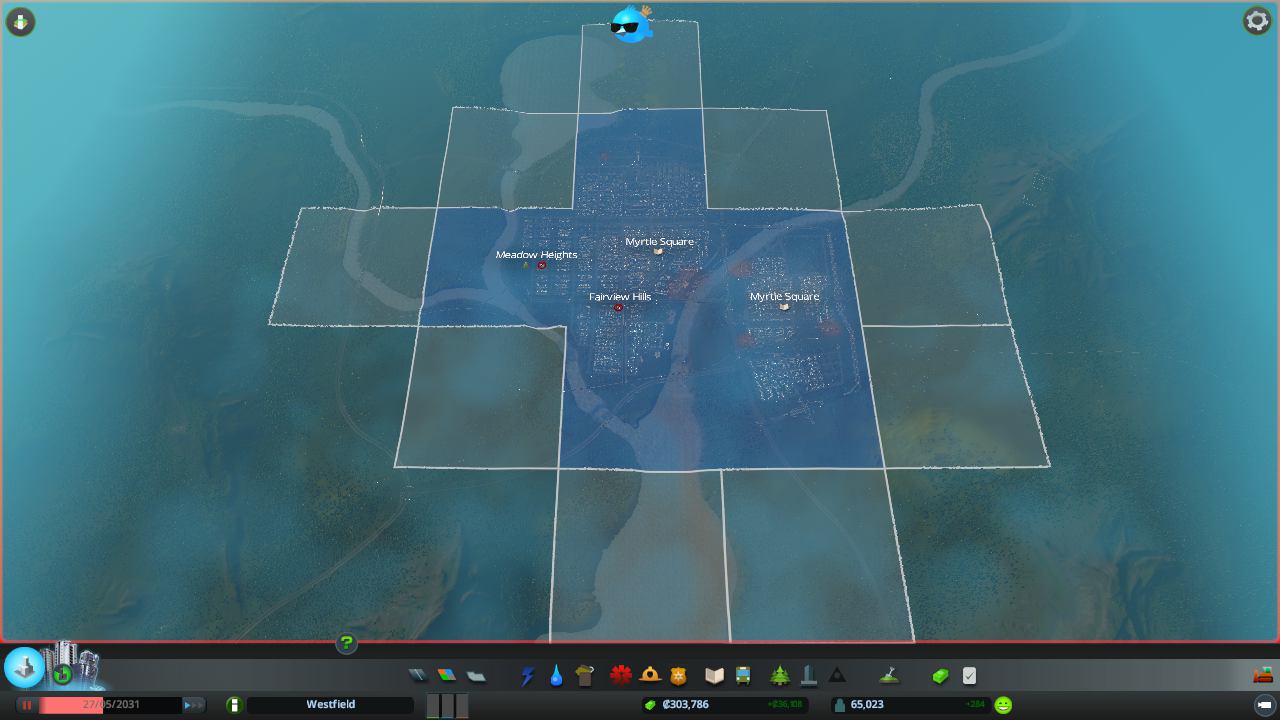Open the fire helmet department menu

coord(650,676)
